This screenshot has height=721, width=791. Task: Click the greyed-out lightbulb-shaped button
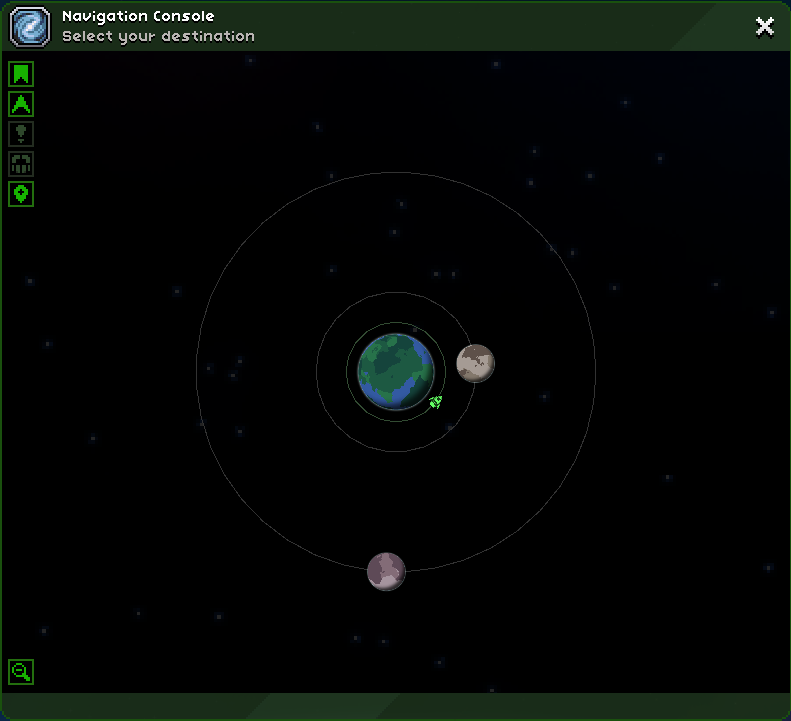coord(21,134)
